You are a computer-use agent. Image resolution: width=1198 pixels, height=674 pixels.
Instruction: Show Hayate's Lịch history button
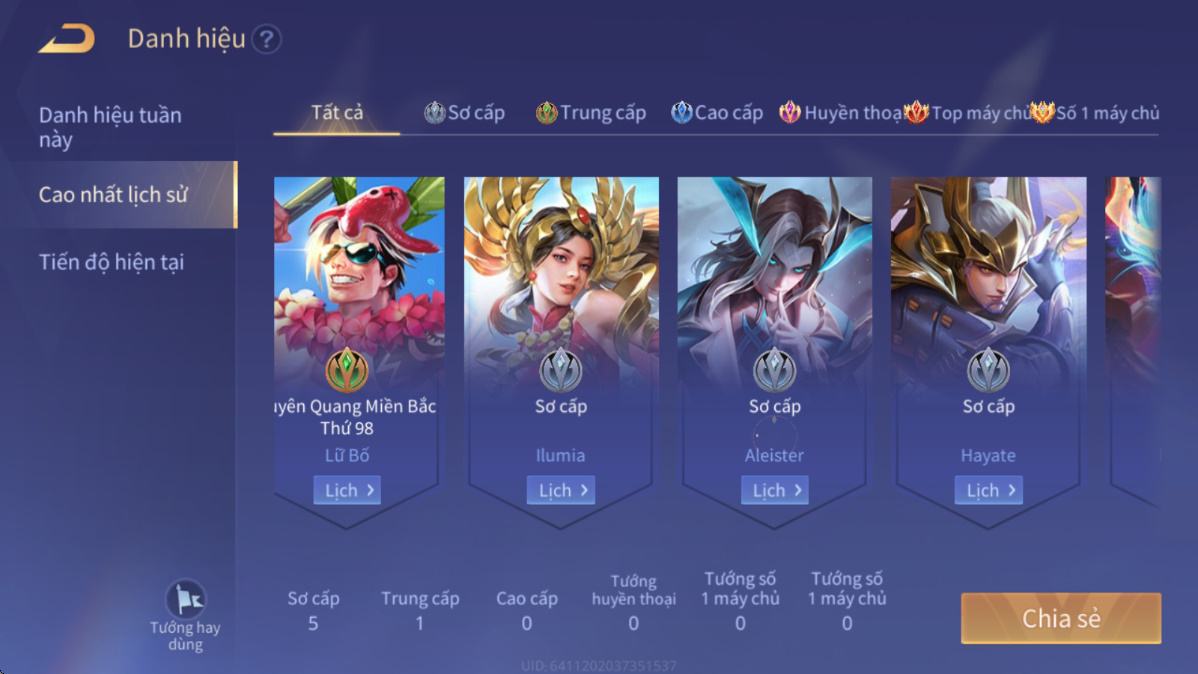989,490
